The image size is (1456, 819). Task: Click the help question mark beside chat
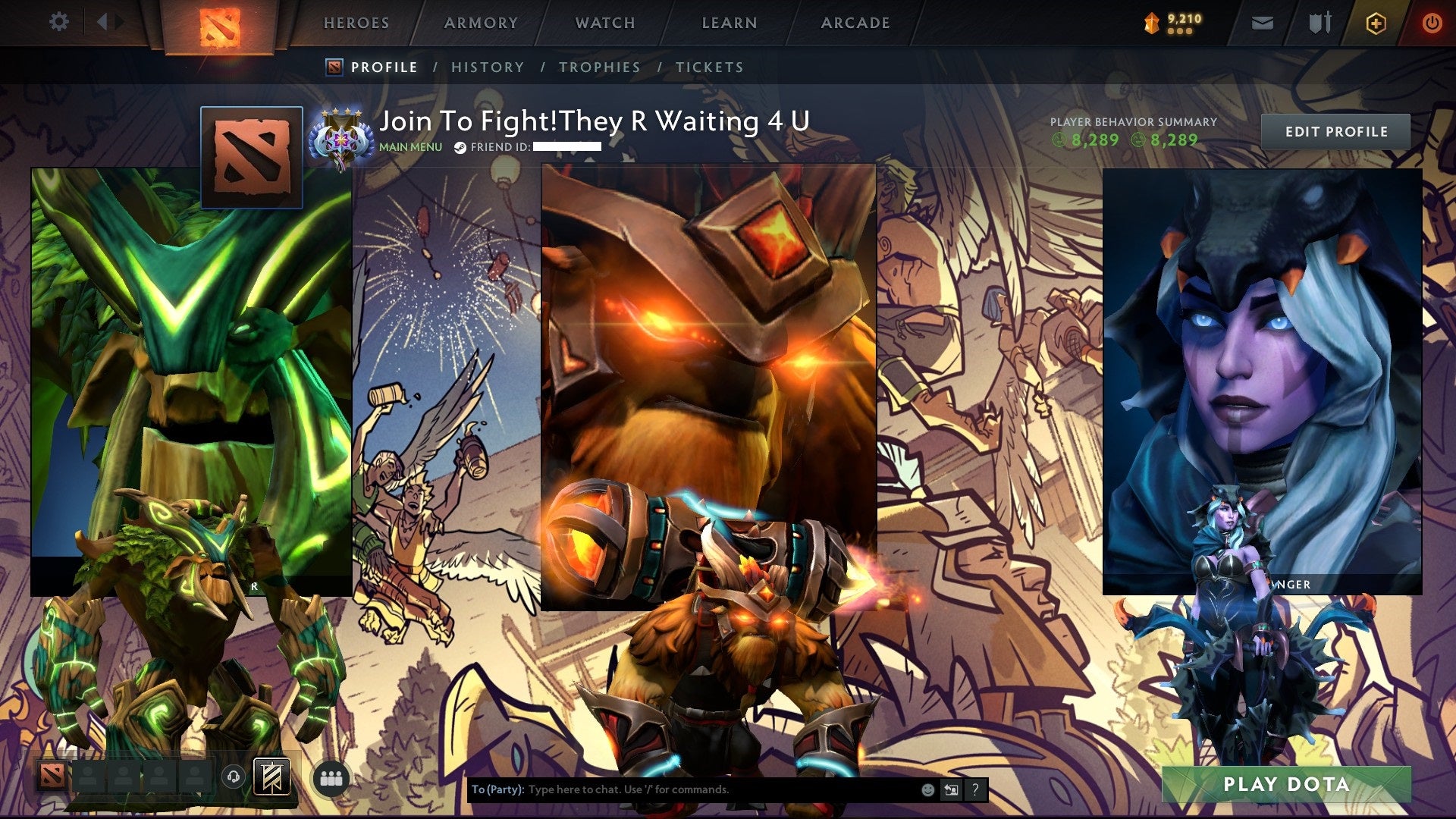click(x=974, y=789)
